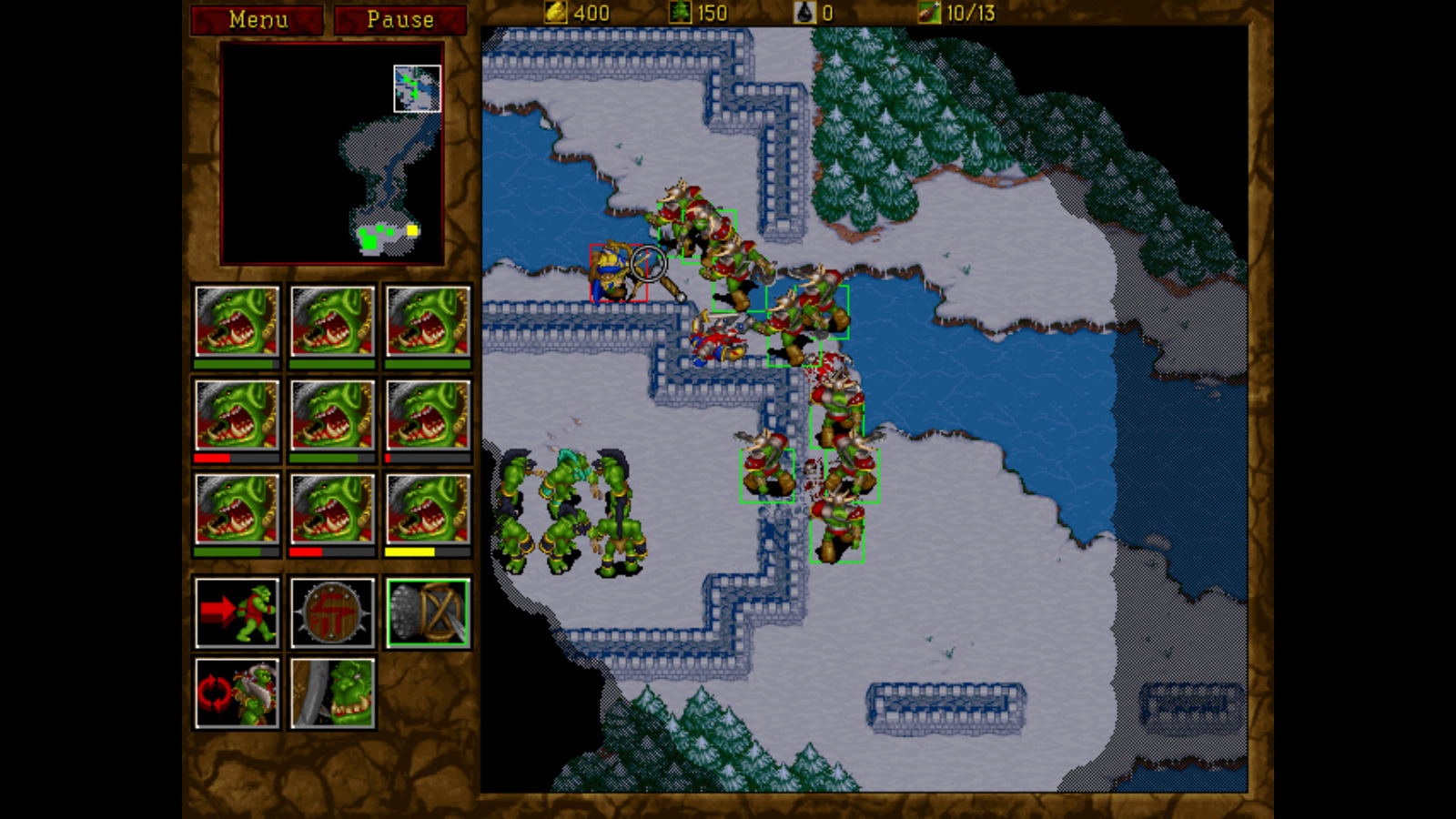Click the lumber tree icon in resource bar
The height and width of the screenshot is (819, 1456).
[679, 13]
